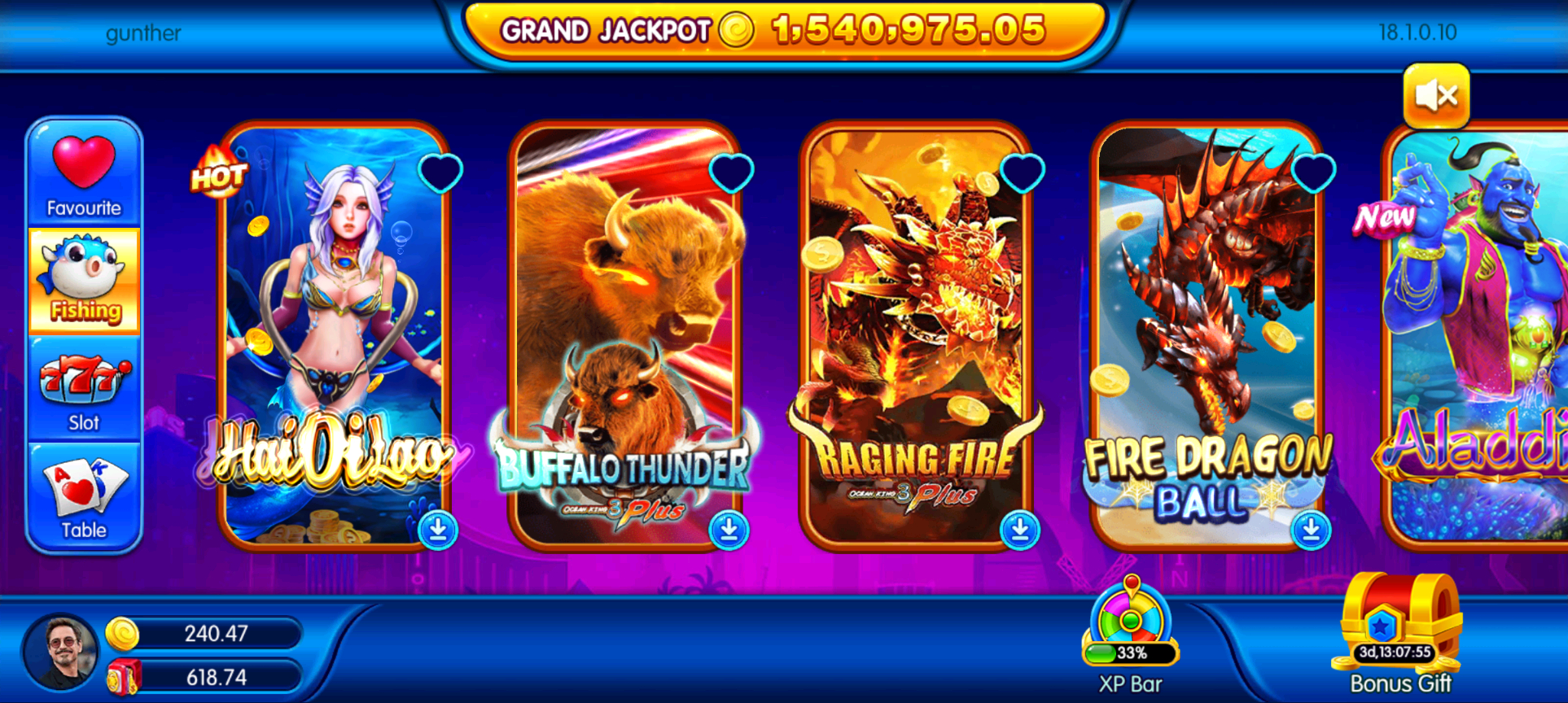Switch to the Fishing category
The height and width of the screenshot is (703, 1568).
click(x=84, y=281)
